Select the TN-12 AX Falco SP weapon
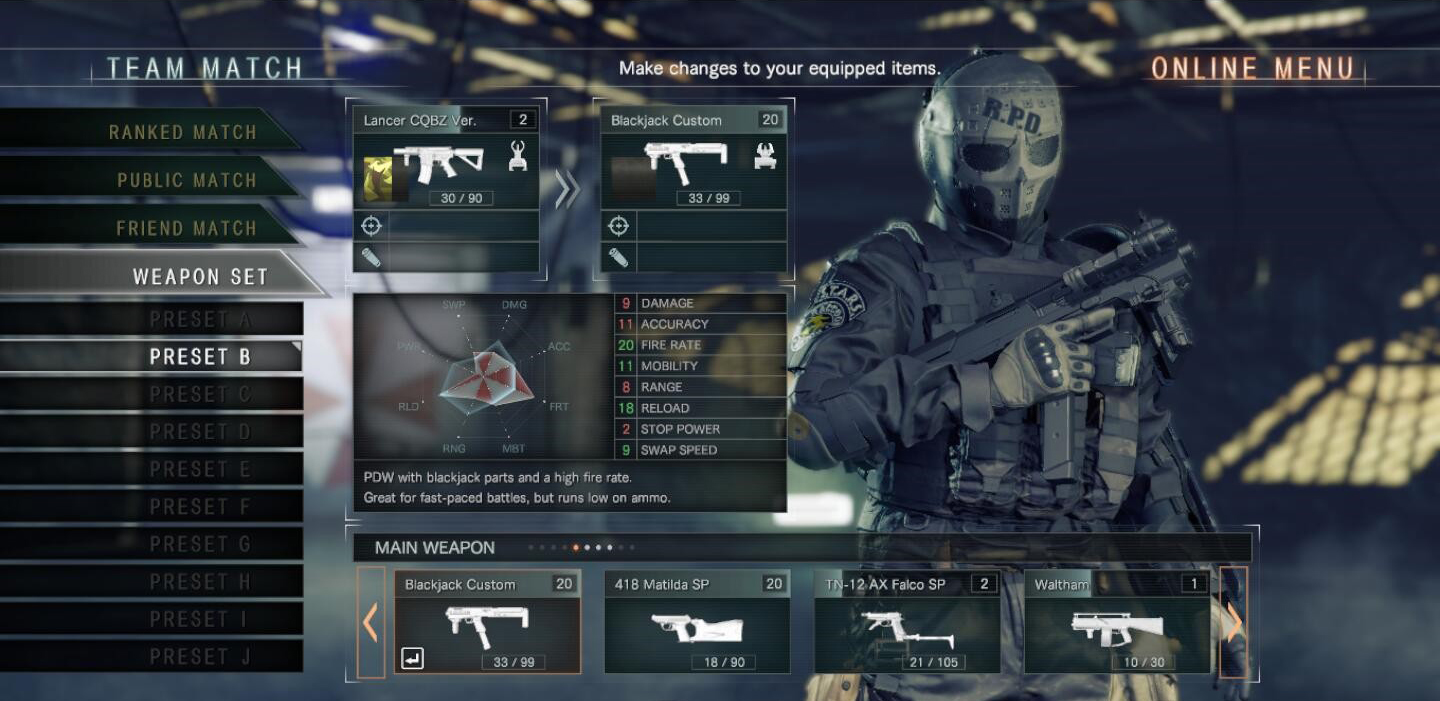 pyautogui.click(x=907, y=621)
